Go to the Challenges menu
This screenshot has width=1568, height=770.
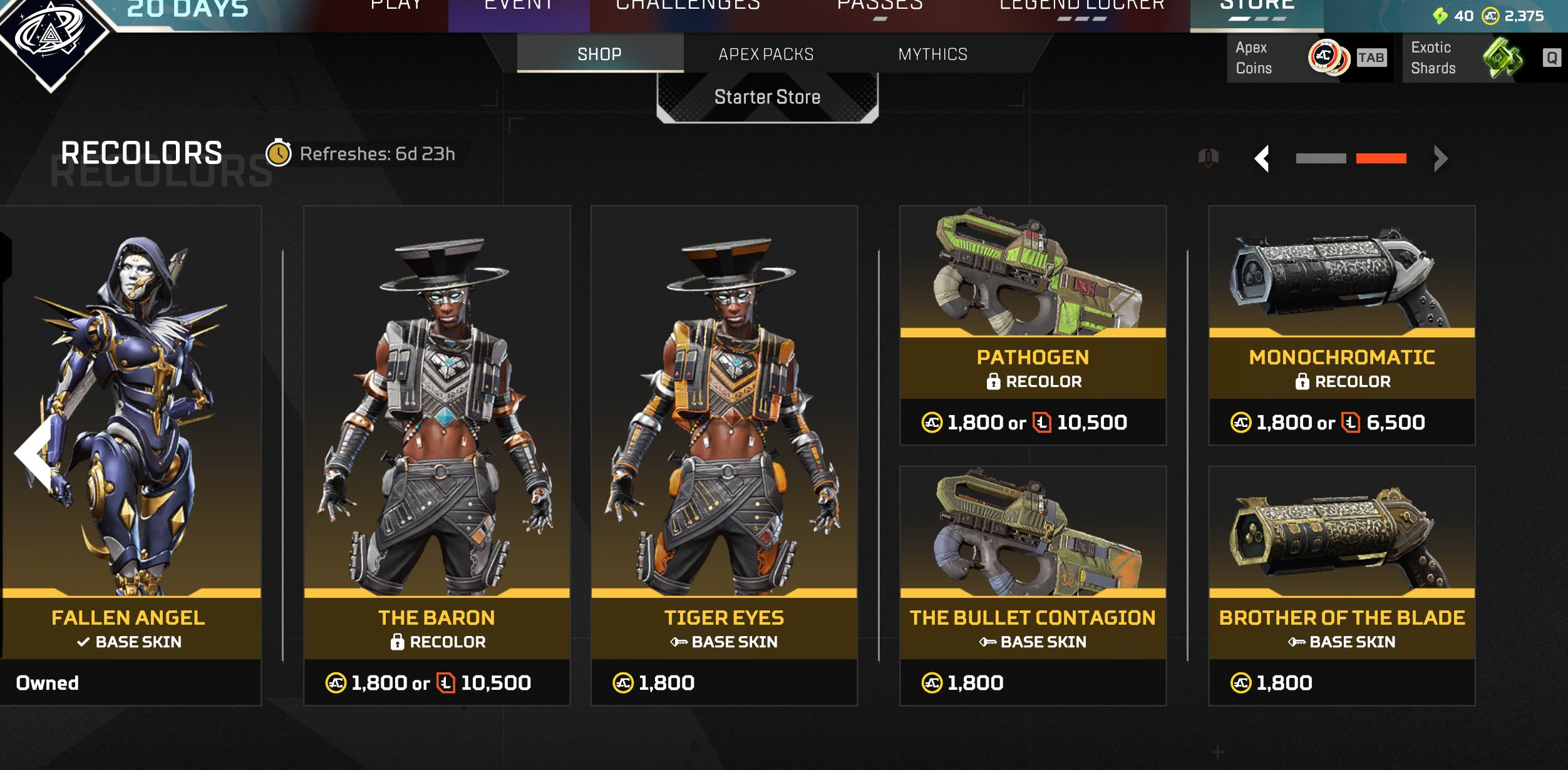tap(688, 6)
